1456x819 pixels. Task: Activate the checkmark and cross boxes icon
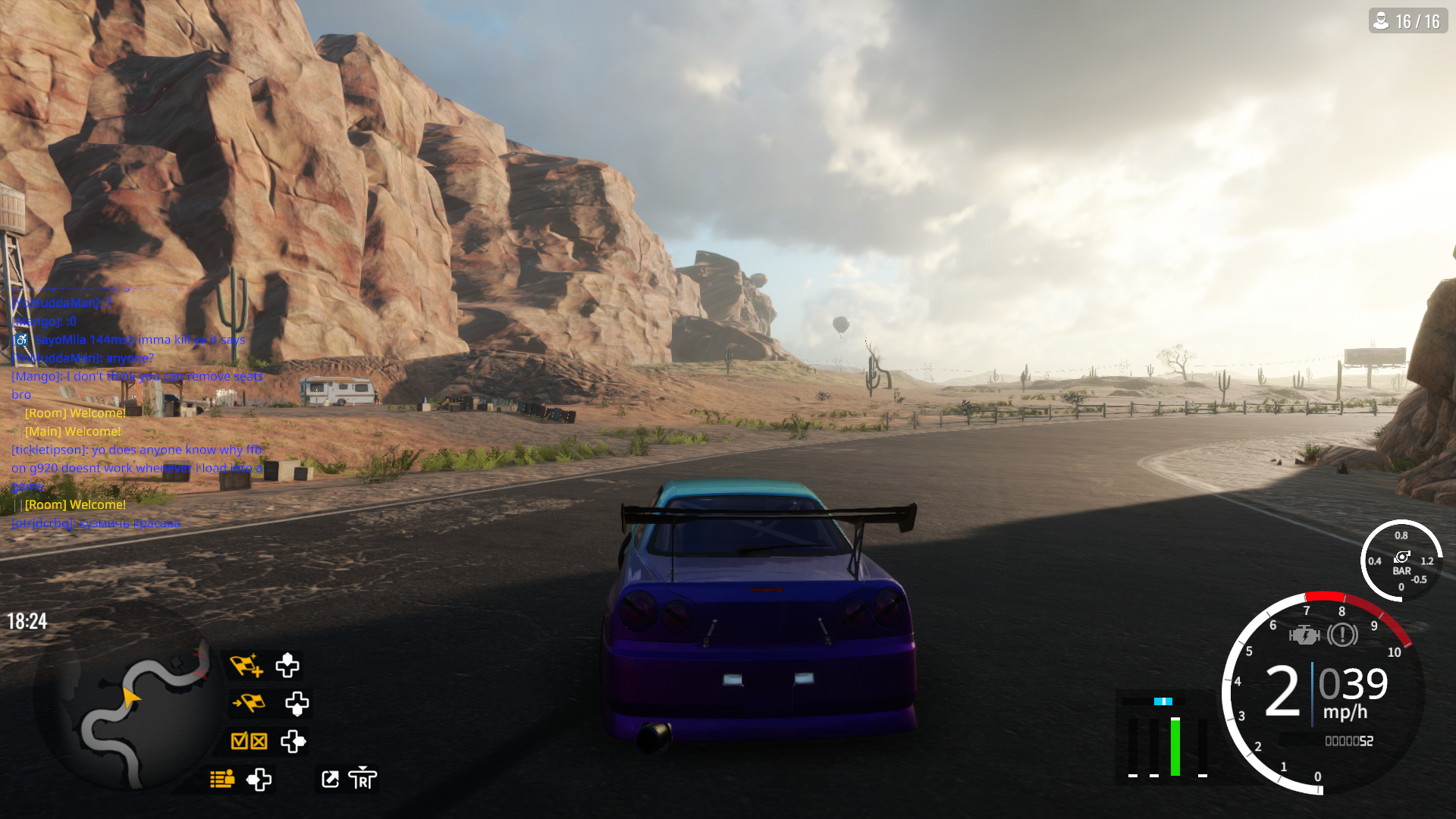(x=249, y=741)
